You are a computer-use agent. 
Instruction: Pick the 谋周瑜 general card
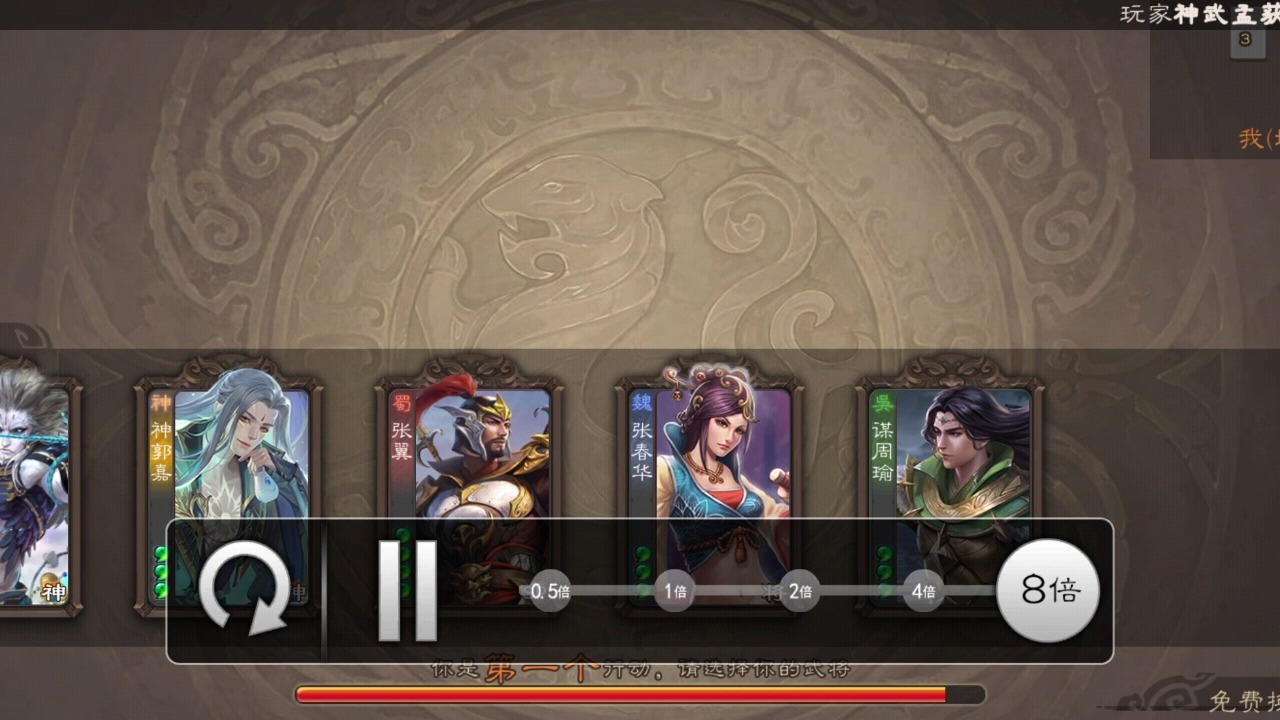point(950,450)
